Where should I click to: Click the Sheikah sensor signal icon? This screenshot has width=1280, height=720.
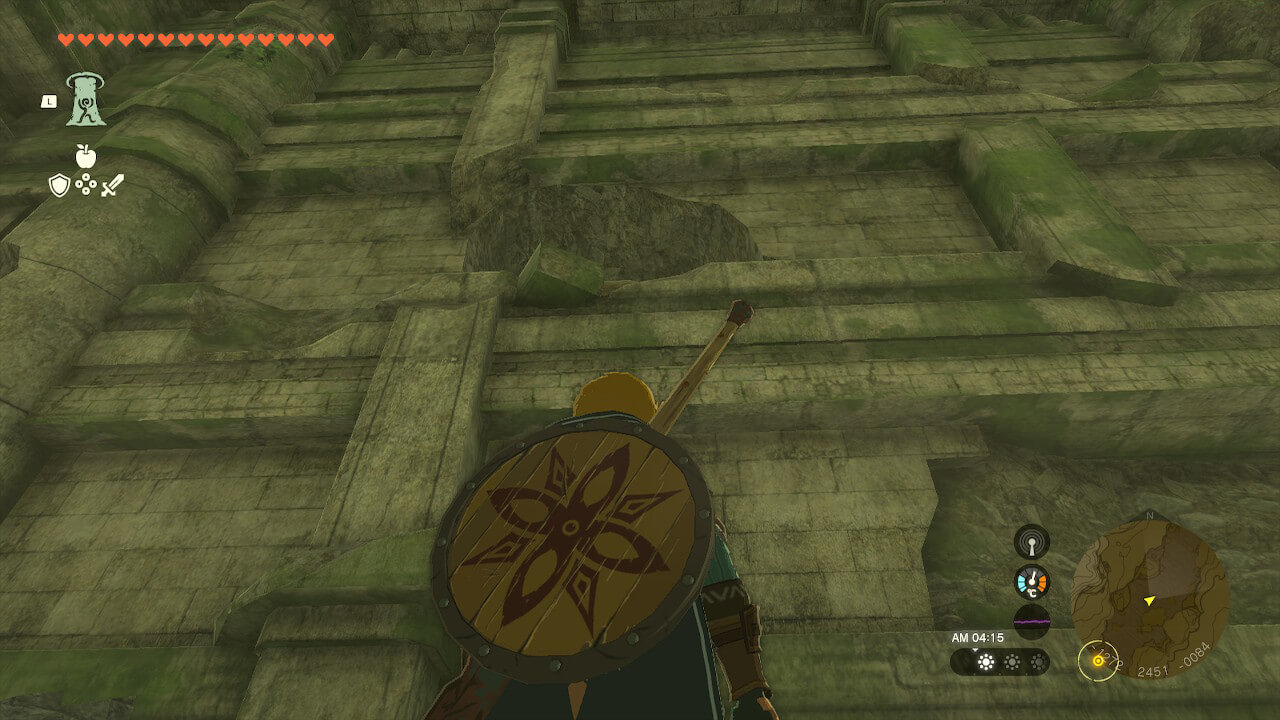pos(1031,542)
